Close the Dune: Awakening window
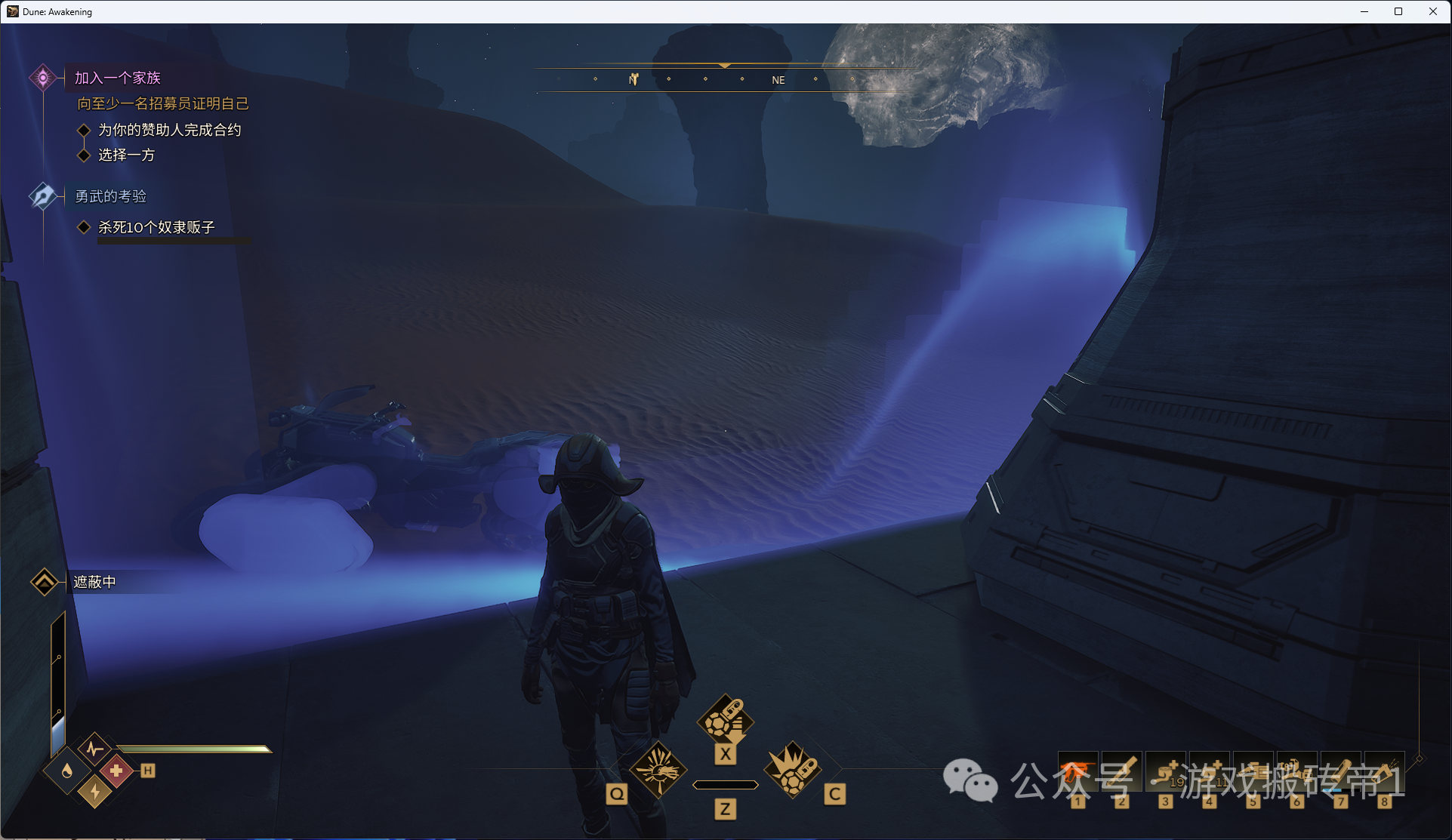The height and width of the screenshot is (840, 1452). click(1432, 11)
